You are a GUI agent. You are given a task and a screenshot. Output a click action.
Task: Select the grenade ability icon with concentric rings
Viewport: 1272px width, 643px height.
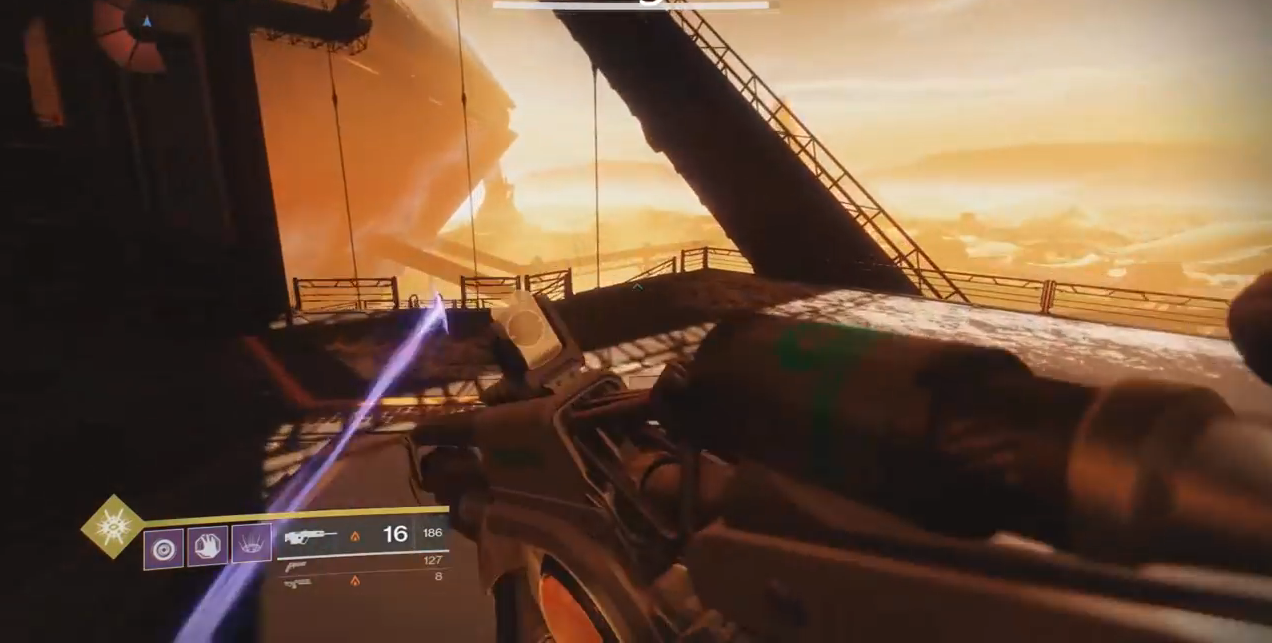click(x=163, y=549)
